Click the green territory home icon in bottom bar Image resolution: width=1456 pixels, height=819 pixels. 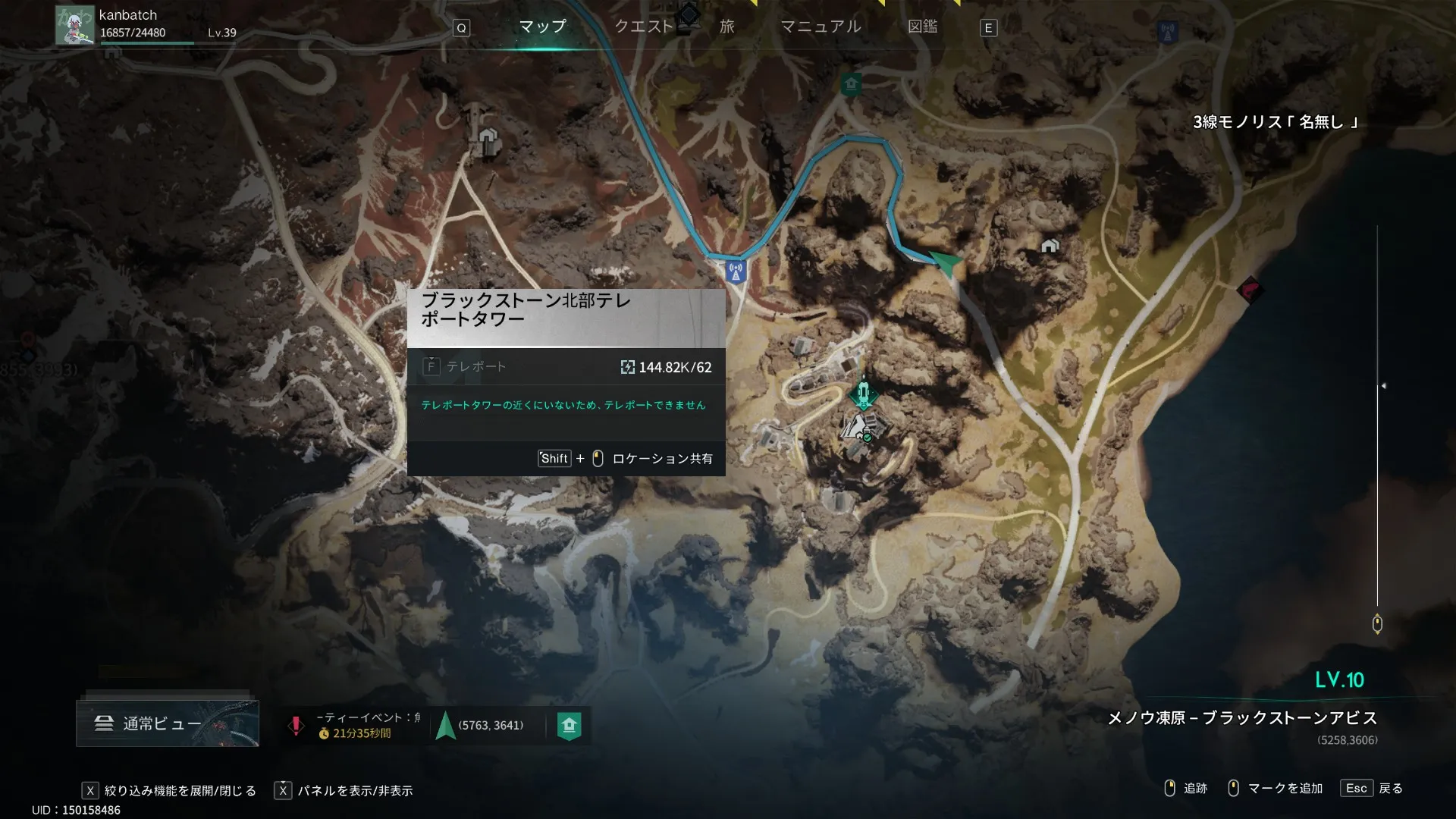click(569, 726)
